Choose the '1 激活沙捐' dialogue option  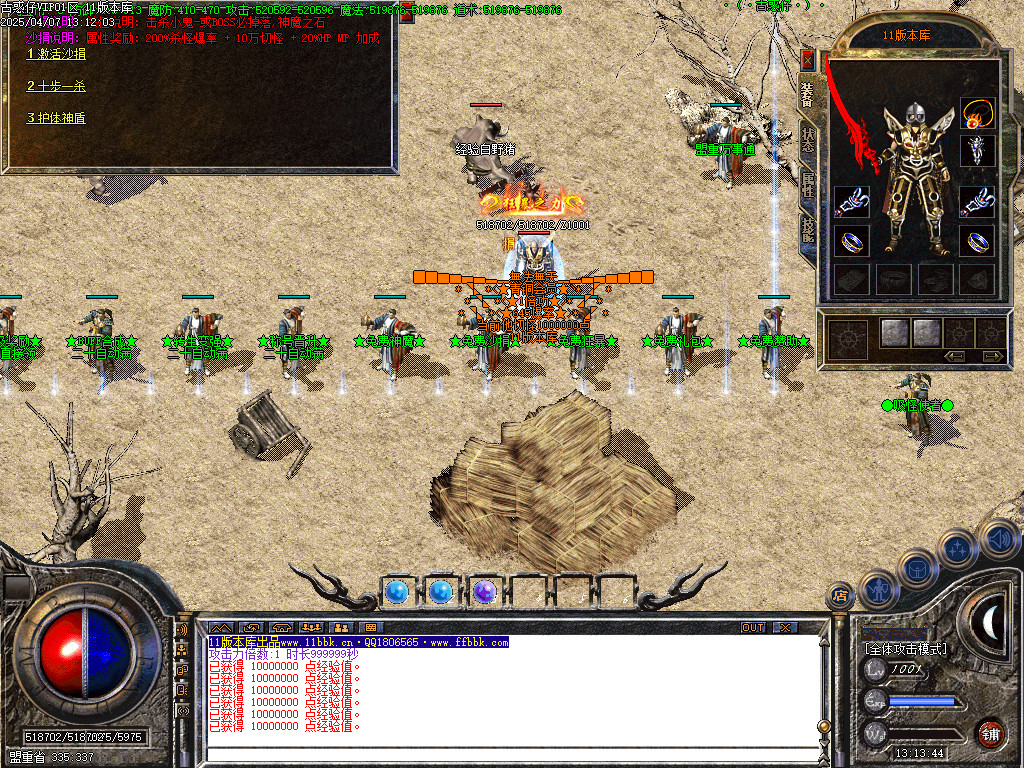click(x=56, y=54)
